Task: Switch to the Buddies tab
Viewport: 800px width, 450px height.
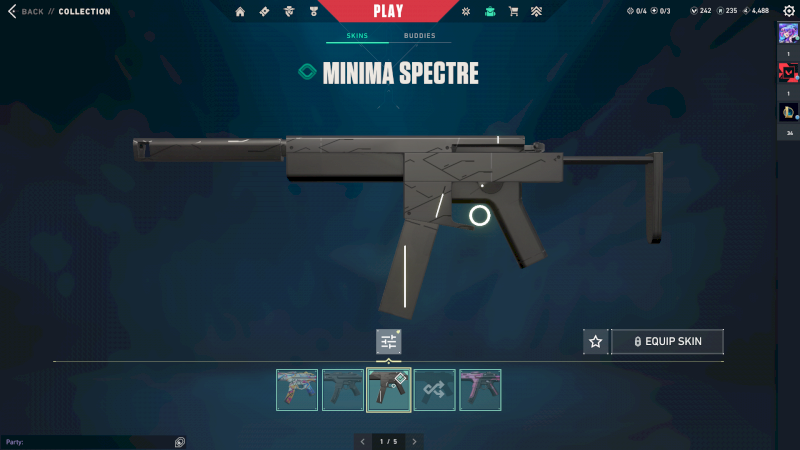Action: point(420,36)
